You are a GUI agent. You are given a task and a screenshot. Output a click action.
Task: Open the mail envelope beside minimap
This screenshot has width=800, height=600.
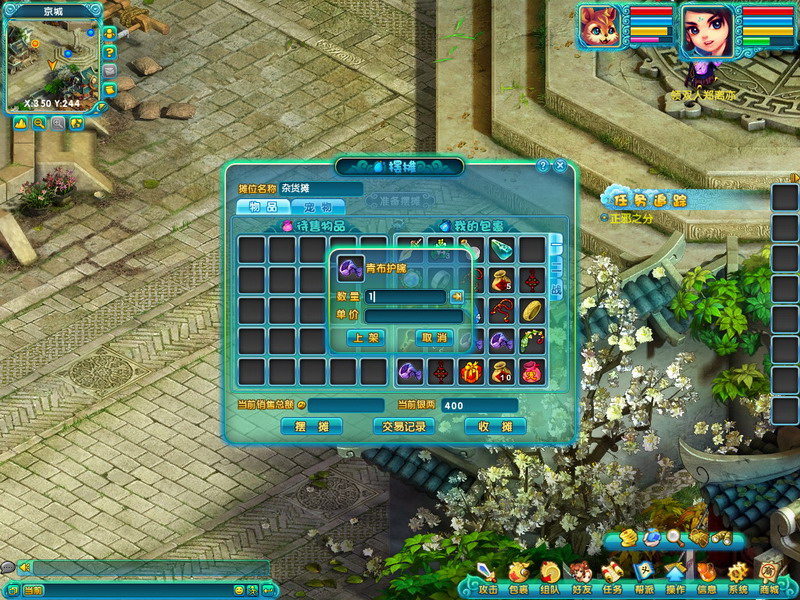coord(109,70)
